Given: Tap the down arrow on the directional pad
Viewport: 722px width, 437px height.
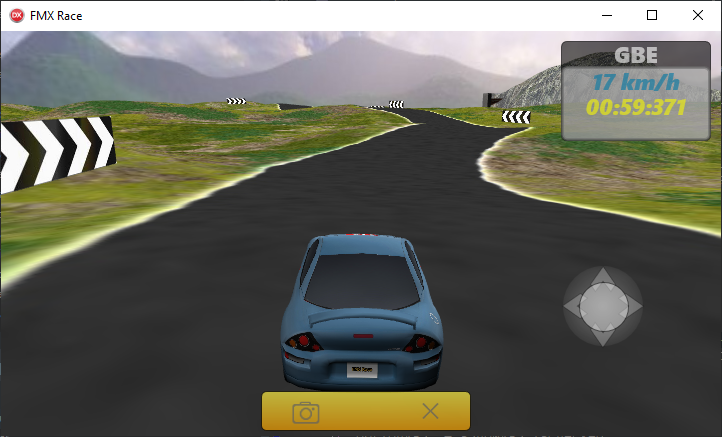Looking at the screenshot, I should (602, 338).
